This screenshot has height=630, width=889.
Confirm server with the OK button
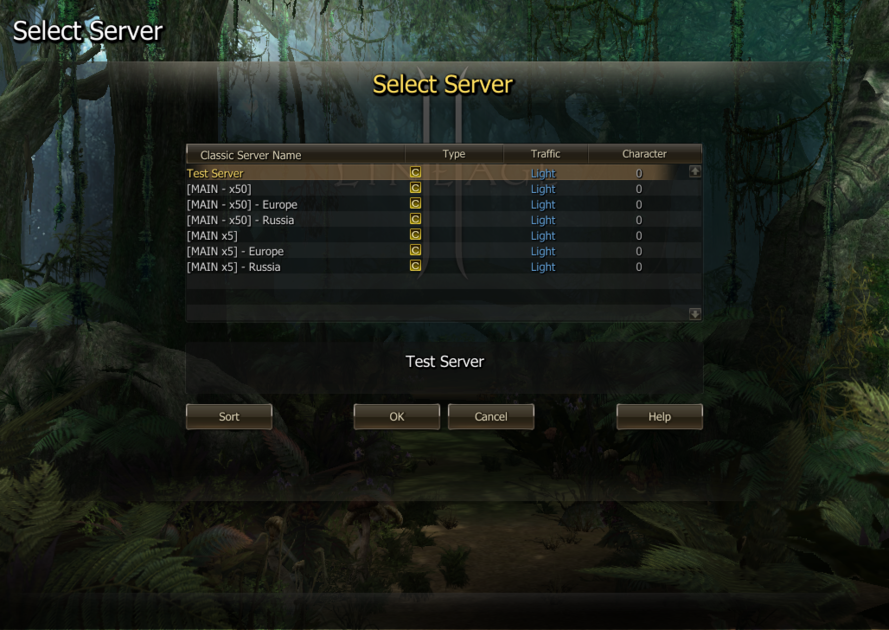(397, 417)
